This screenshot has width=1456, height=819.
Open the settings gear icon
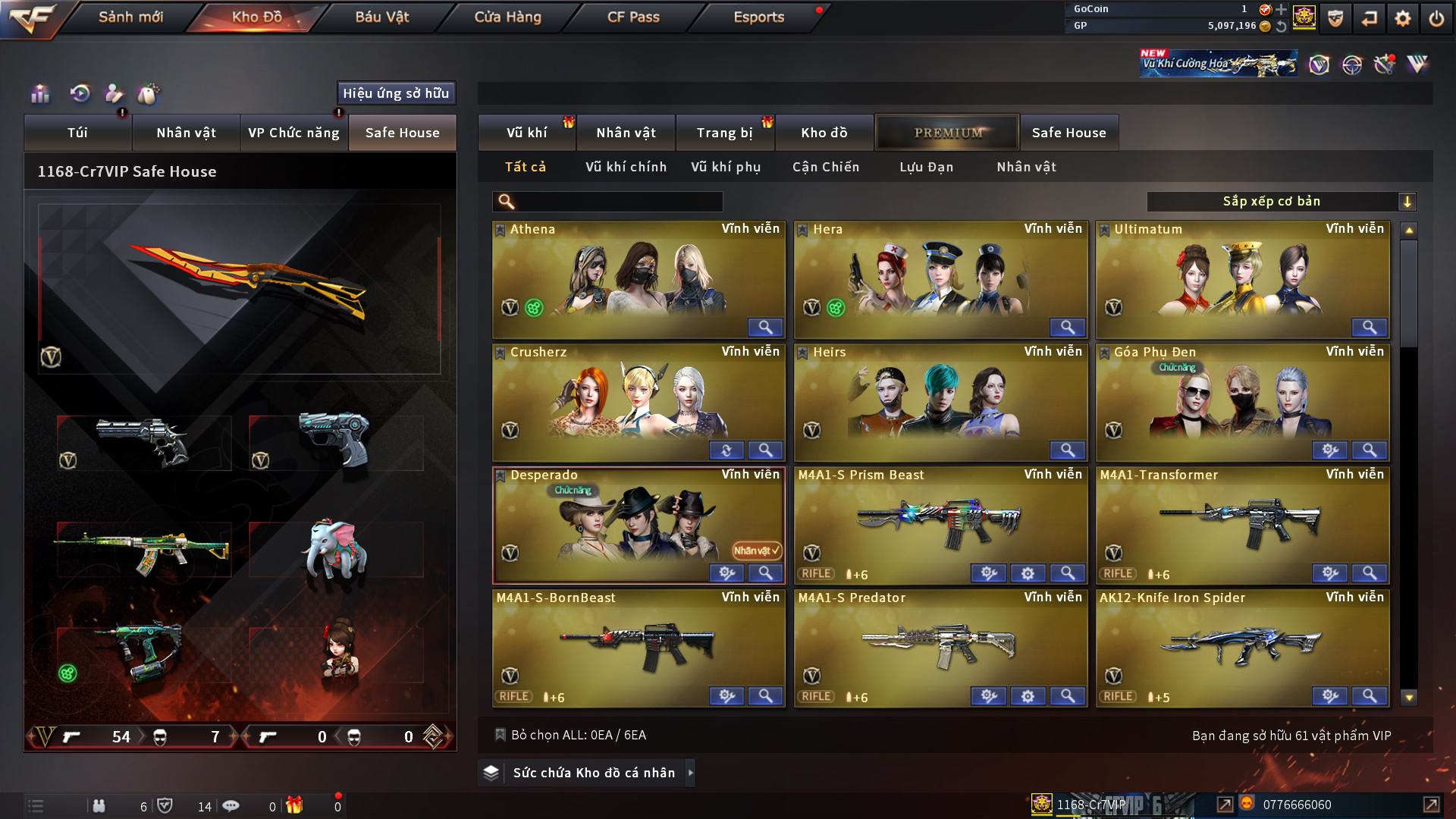pos(1403,18)
